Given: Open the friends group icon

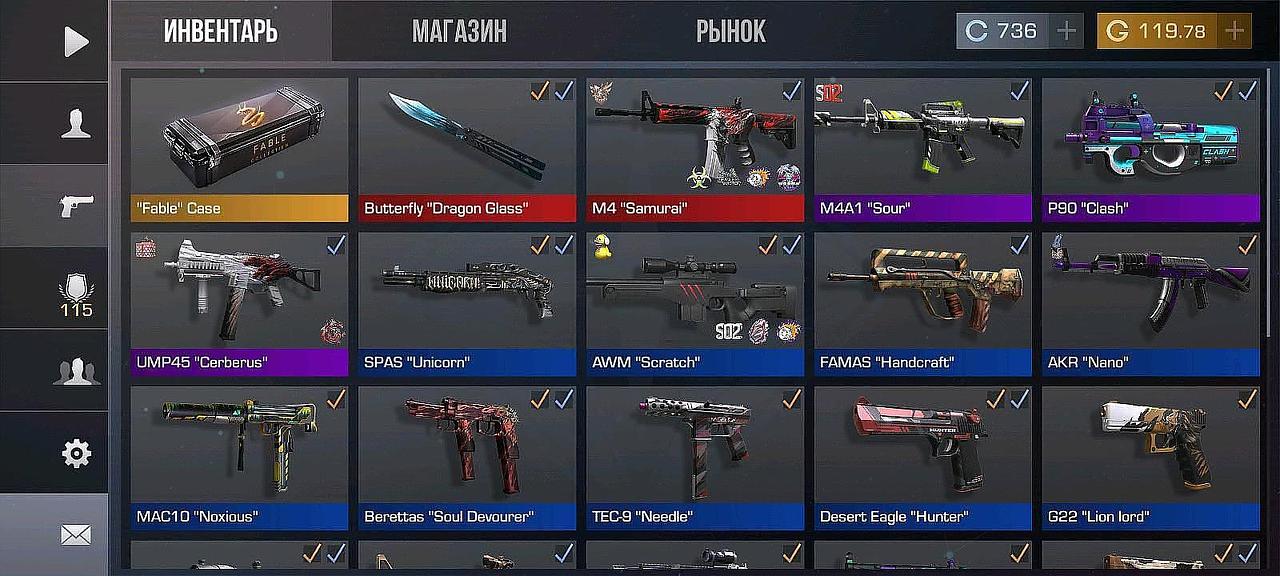Looking at the screenshot, I should [x=75, y=371].
